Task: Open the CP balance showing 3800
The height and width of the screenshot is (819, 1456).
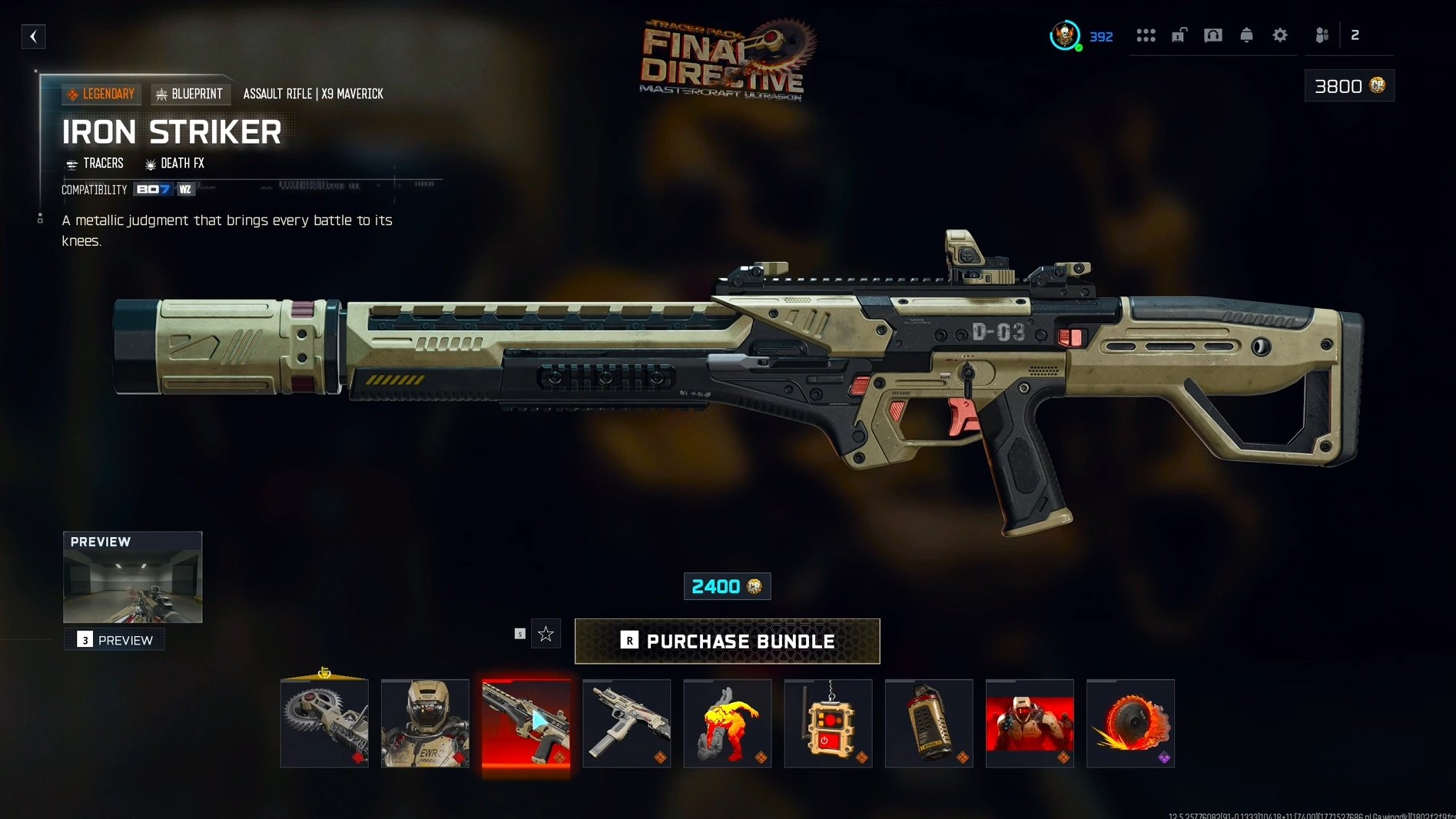Action: [1348, 85]
